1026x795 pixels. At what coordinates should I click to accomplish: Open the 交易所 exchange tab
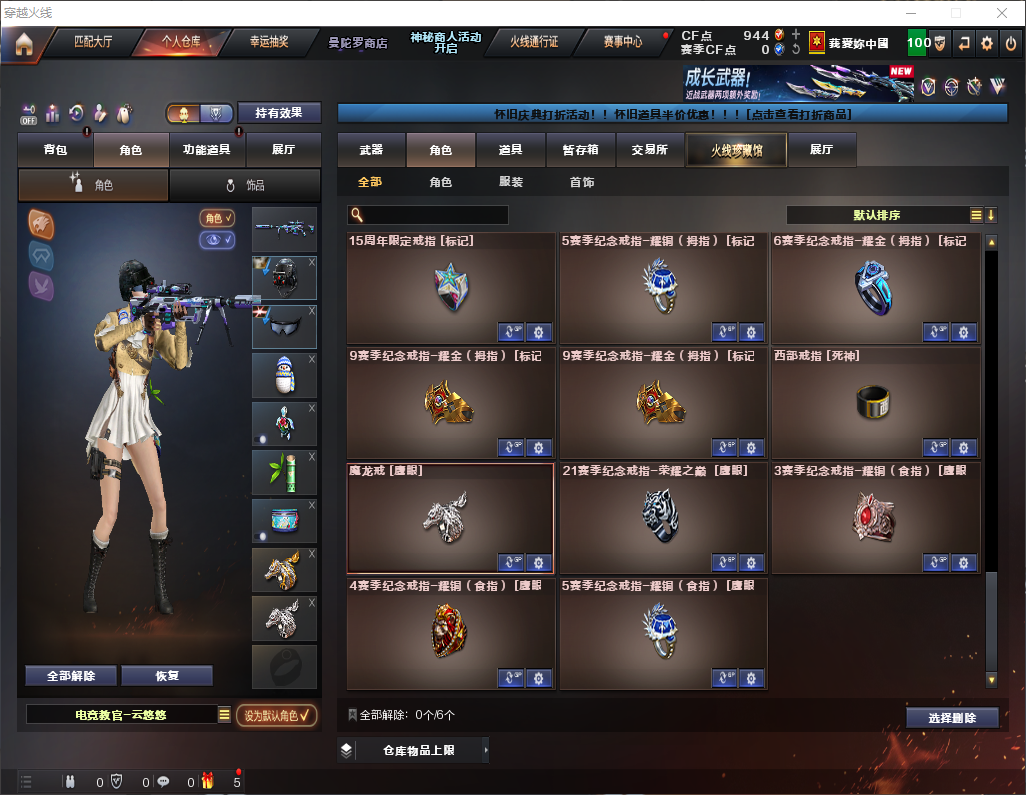tap(649, 150)
